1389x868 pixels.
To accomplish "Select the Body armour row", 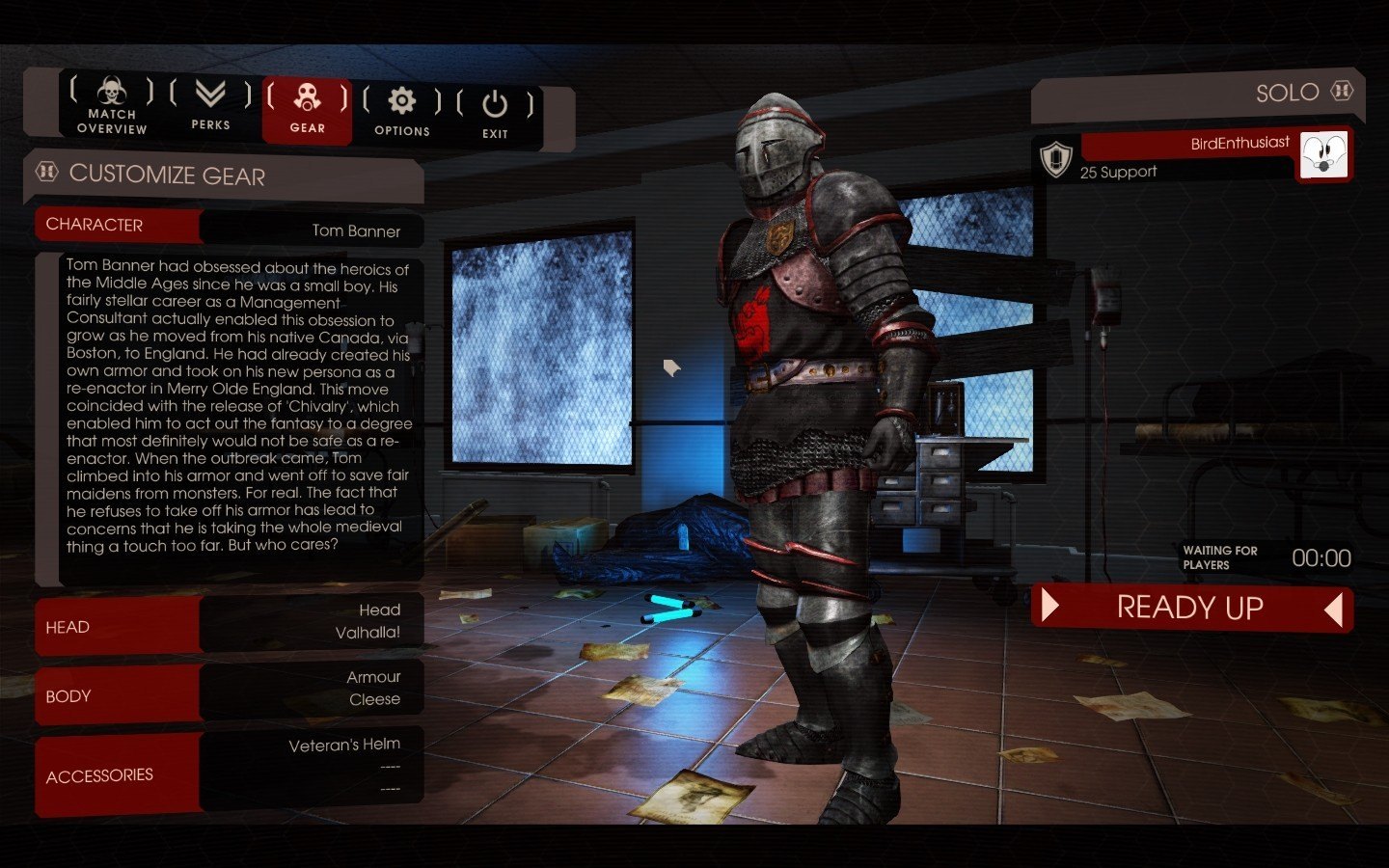I will [230, 691].
